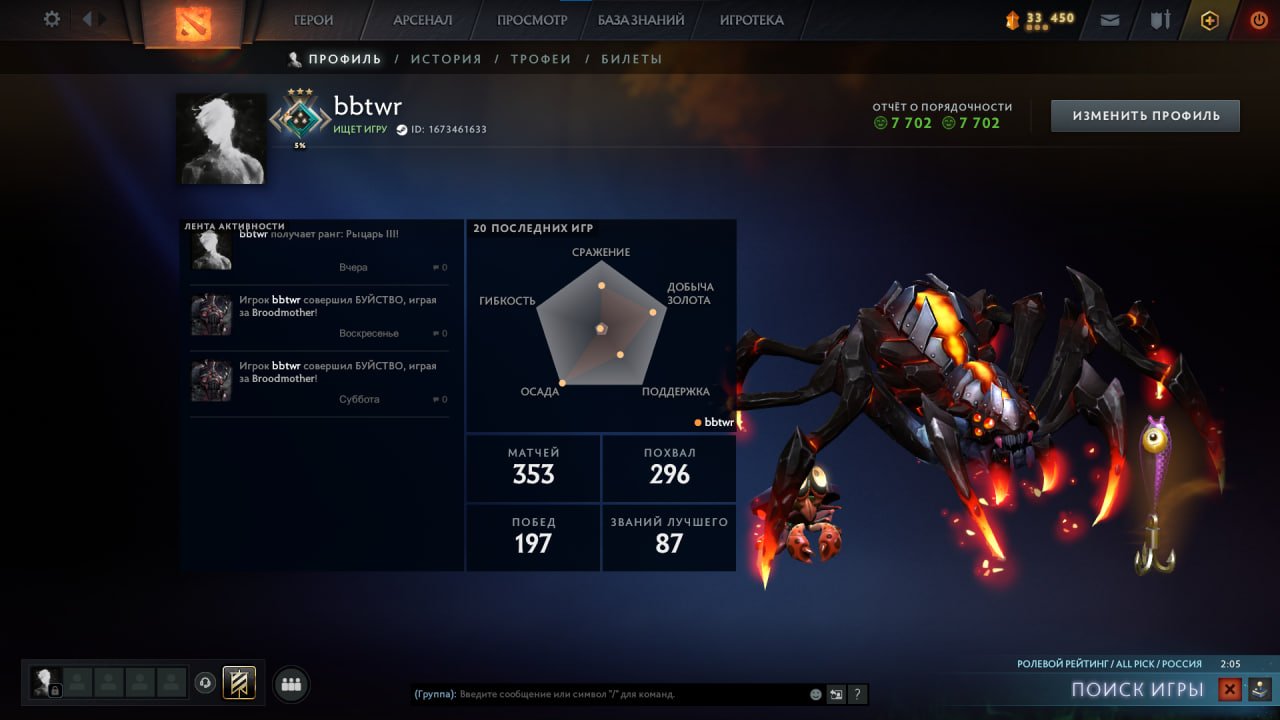Show the ТРОФЕИ tab
Image resolution: width=1280 pixels, height=720 pixels.
click(541, 59)
